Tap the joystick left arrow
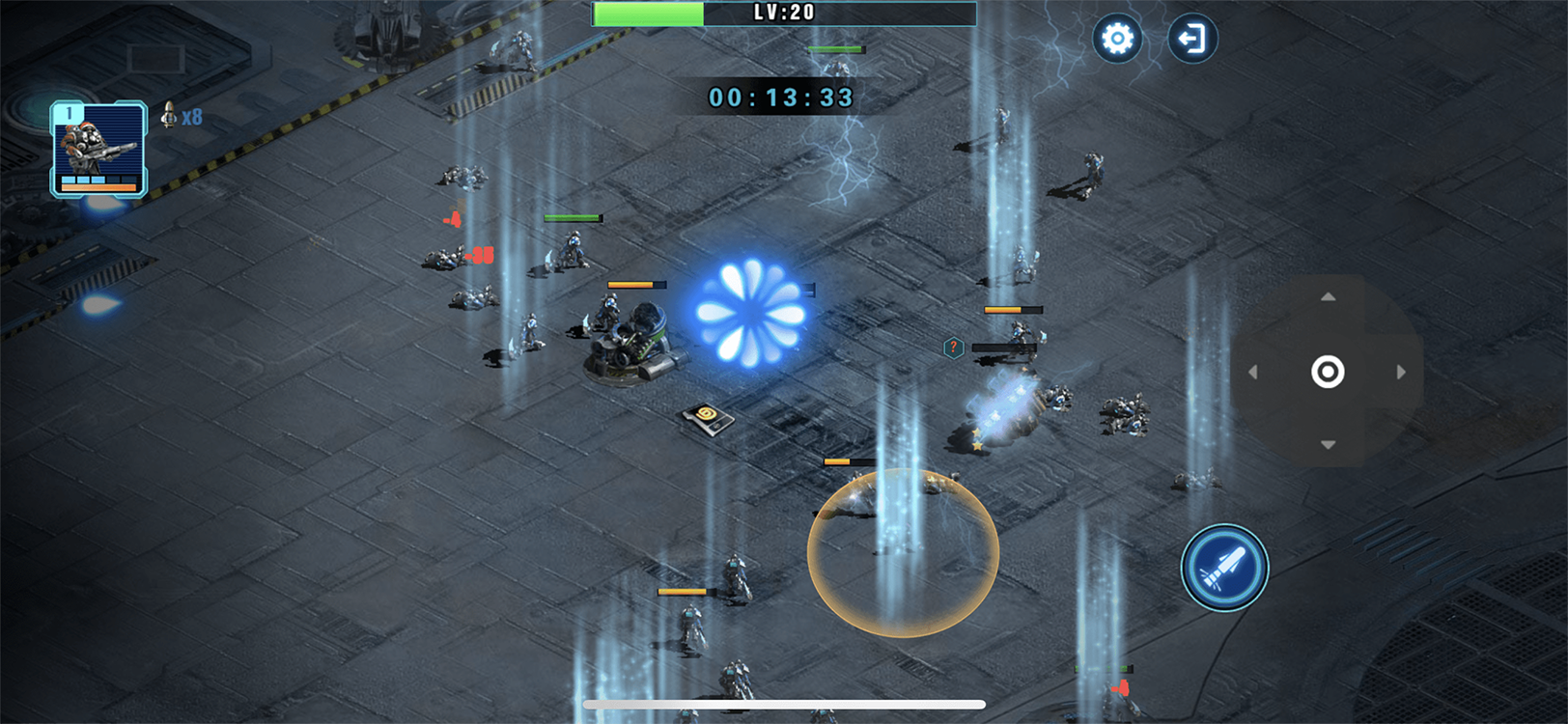 tap(1253, 372)
